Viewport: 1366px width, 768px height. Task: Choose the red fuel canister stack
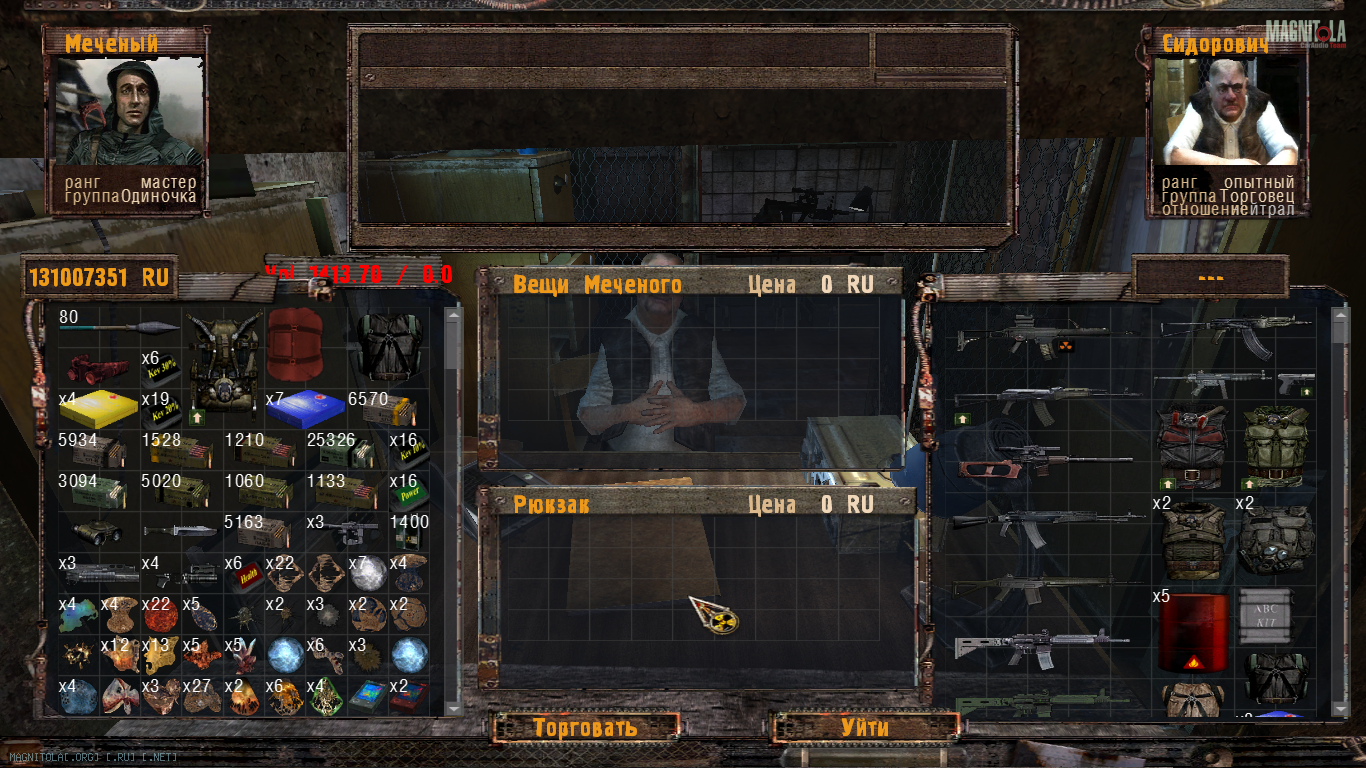(1192, 633)
